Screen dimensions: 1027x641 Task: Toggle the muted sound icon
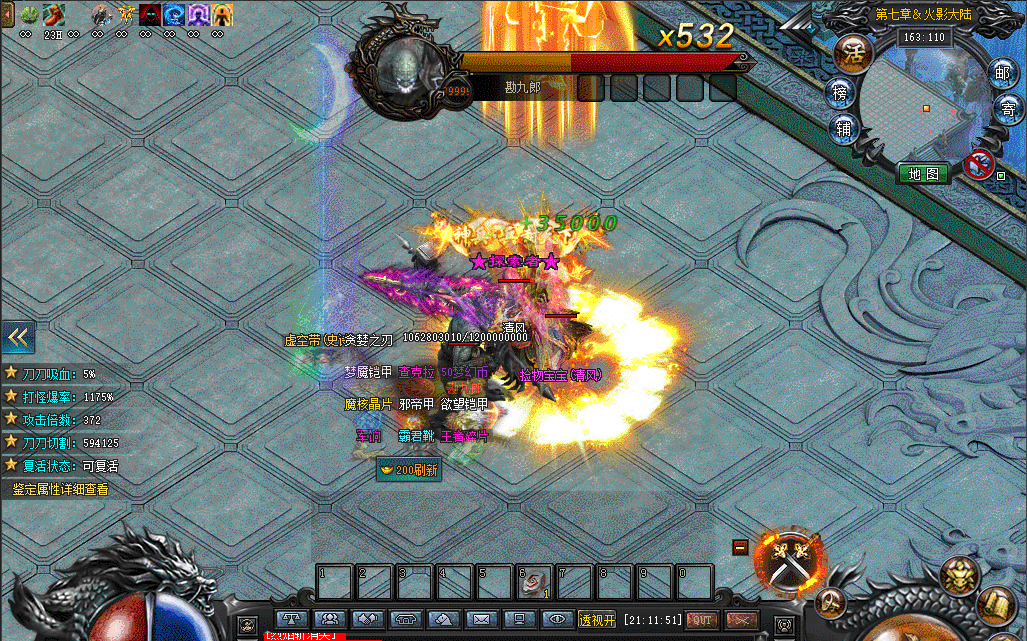980,165
